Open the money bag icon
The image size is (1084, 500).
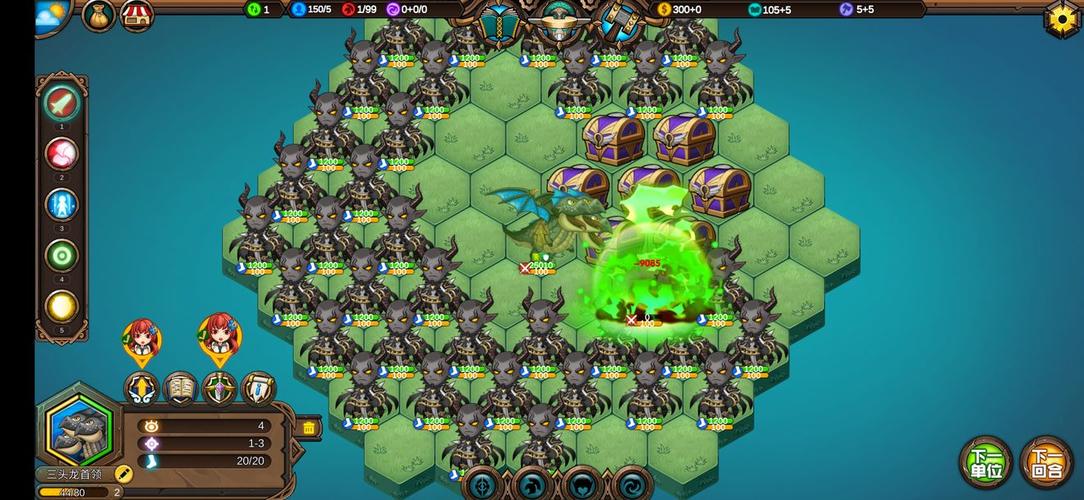pos(99,15)
